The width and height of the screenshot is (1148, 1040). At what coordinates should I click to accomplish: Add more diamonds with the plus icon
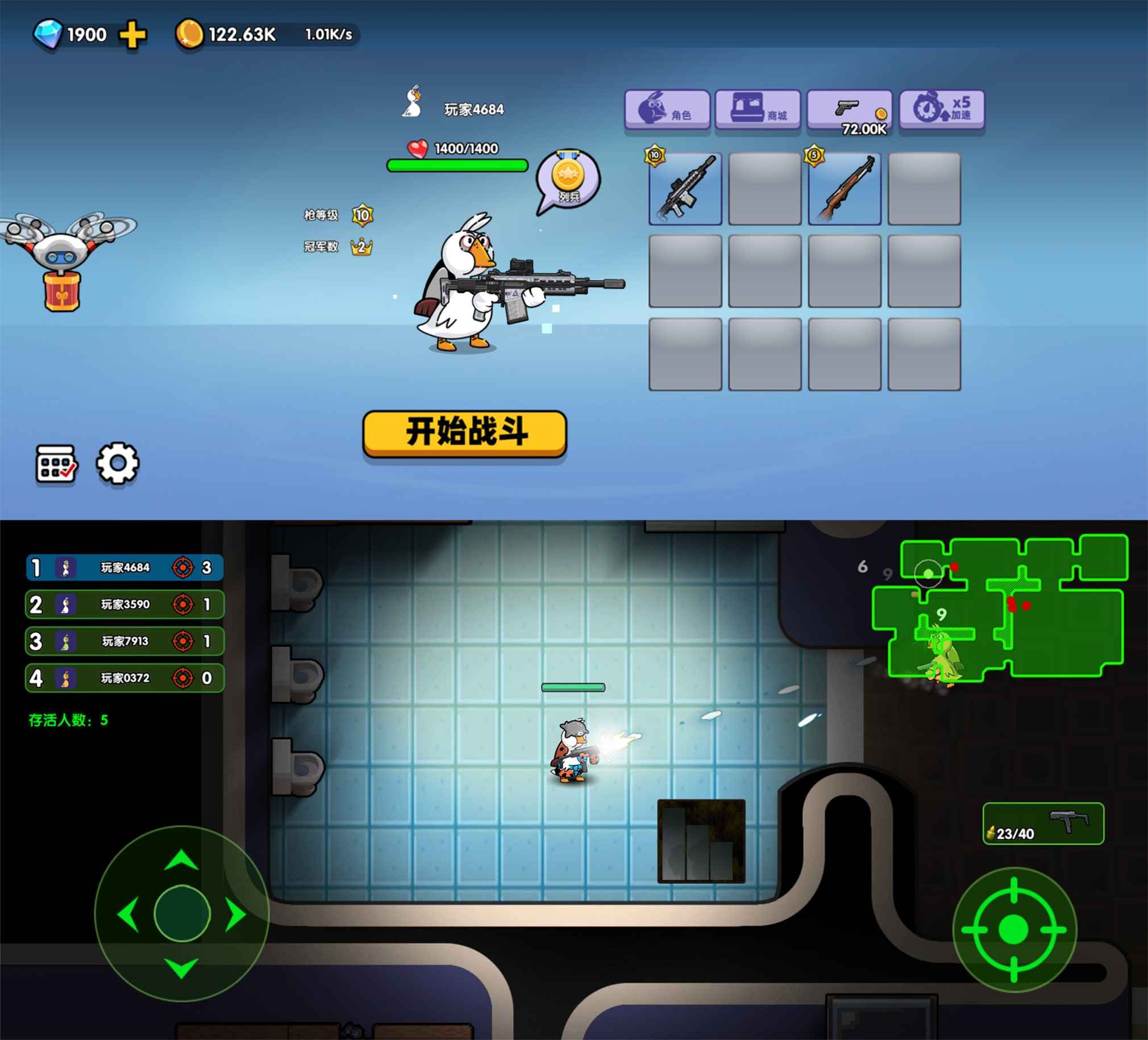[132, 35]
